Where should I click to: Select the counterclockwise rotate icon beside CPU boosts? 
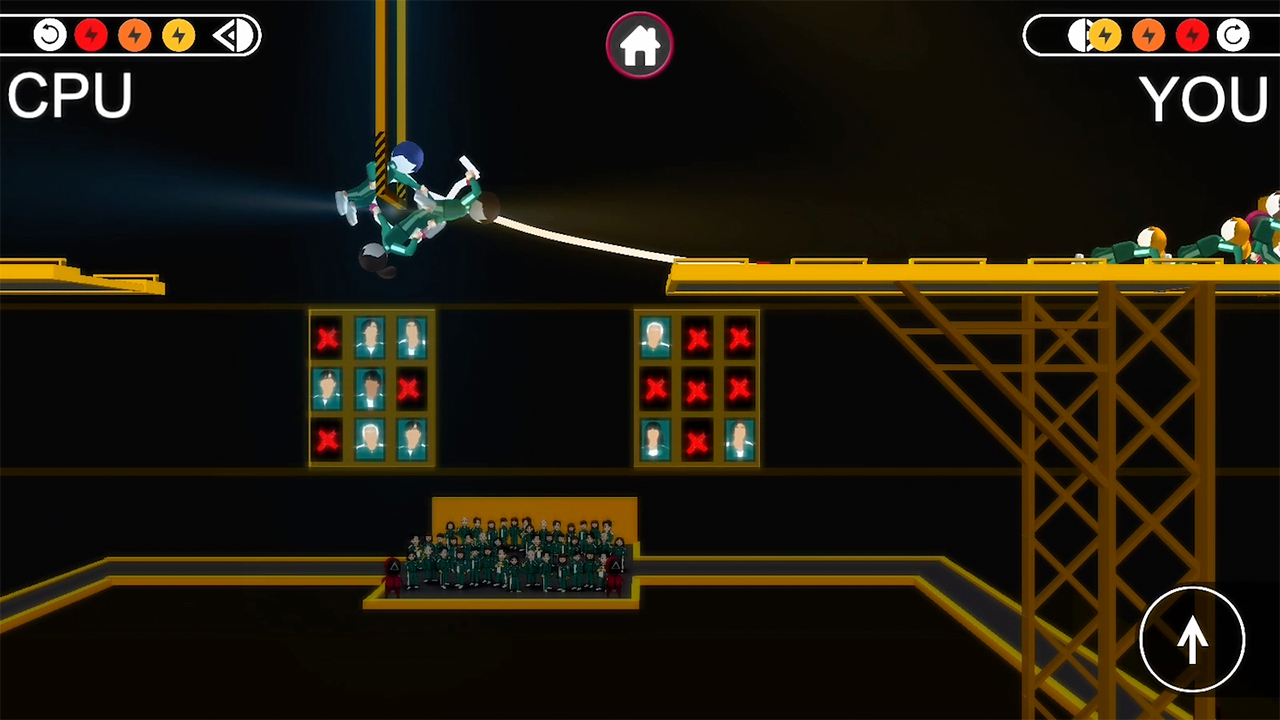pyautogui.click(x=49, y=35)
